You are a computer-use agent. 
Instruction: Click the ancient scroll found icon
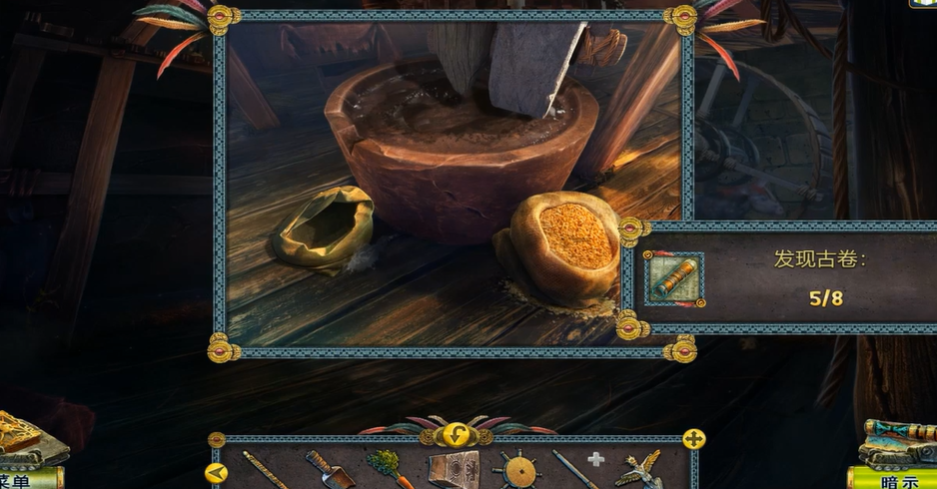coord(673,279)
